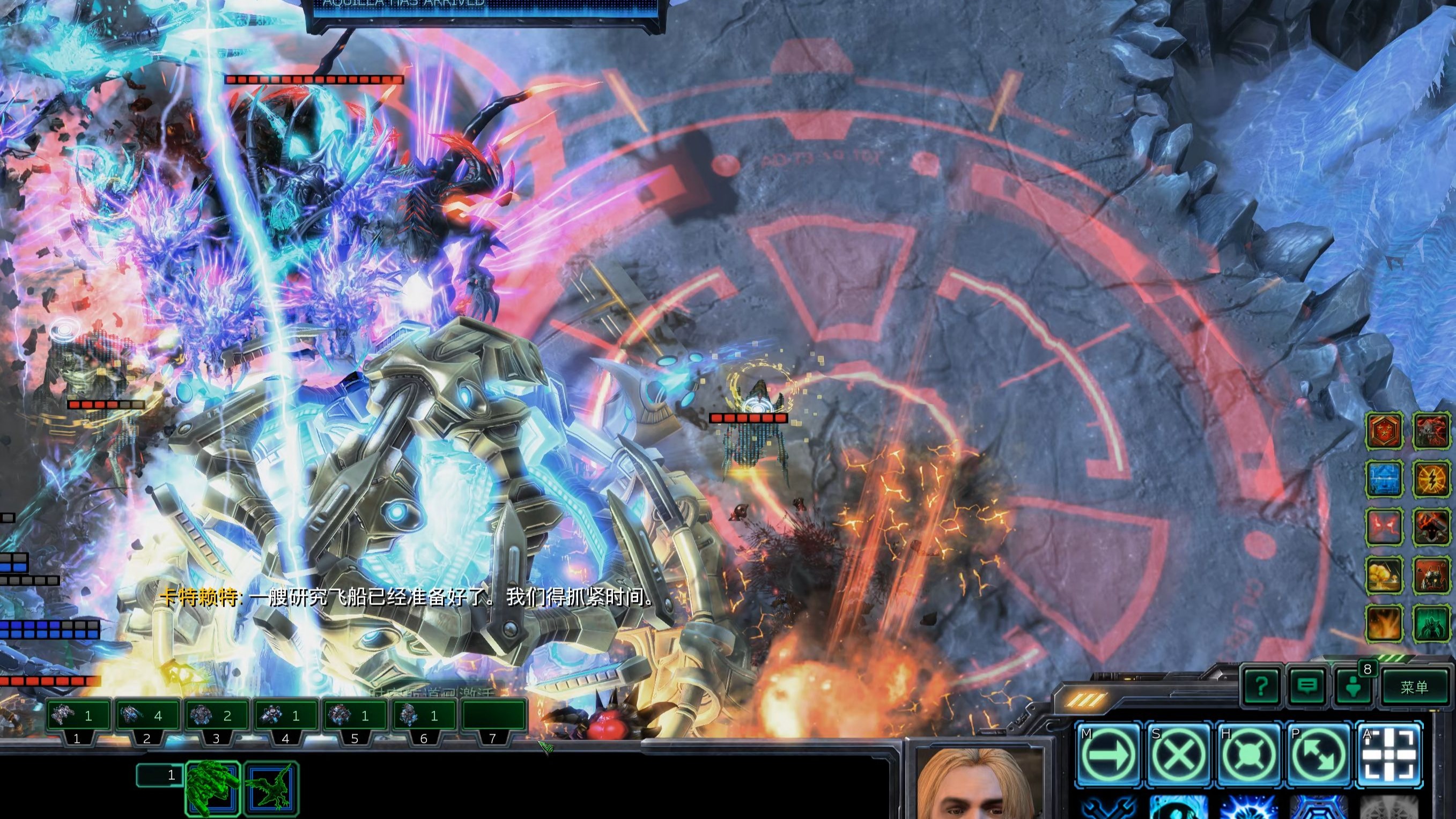Select the green bird unit wireframe
Image resolution: width=1456 pixels, height=819 pixels.
point(271,787)
